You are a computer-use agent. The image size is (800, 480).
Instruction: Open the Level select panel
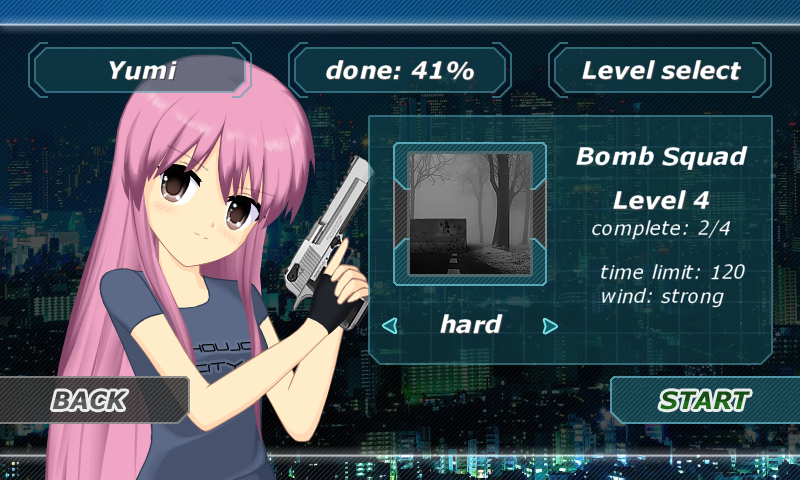coord(660,71)
